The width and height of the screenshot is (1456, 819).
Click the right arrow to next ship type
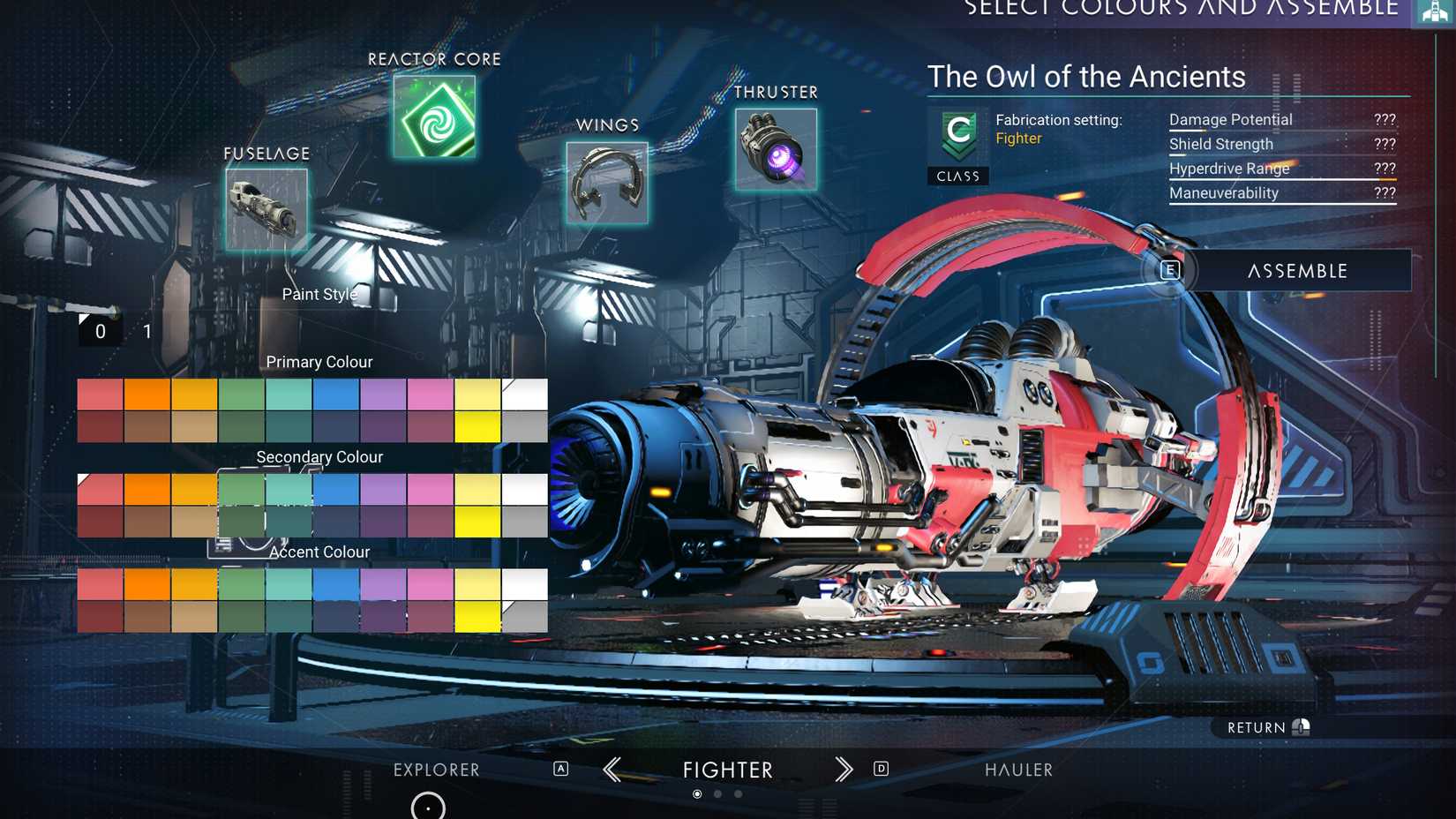click(843, 770)
